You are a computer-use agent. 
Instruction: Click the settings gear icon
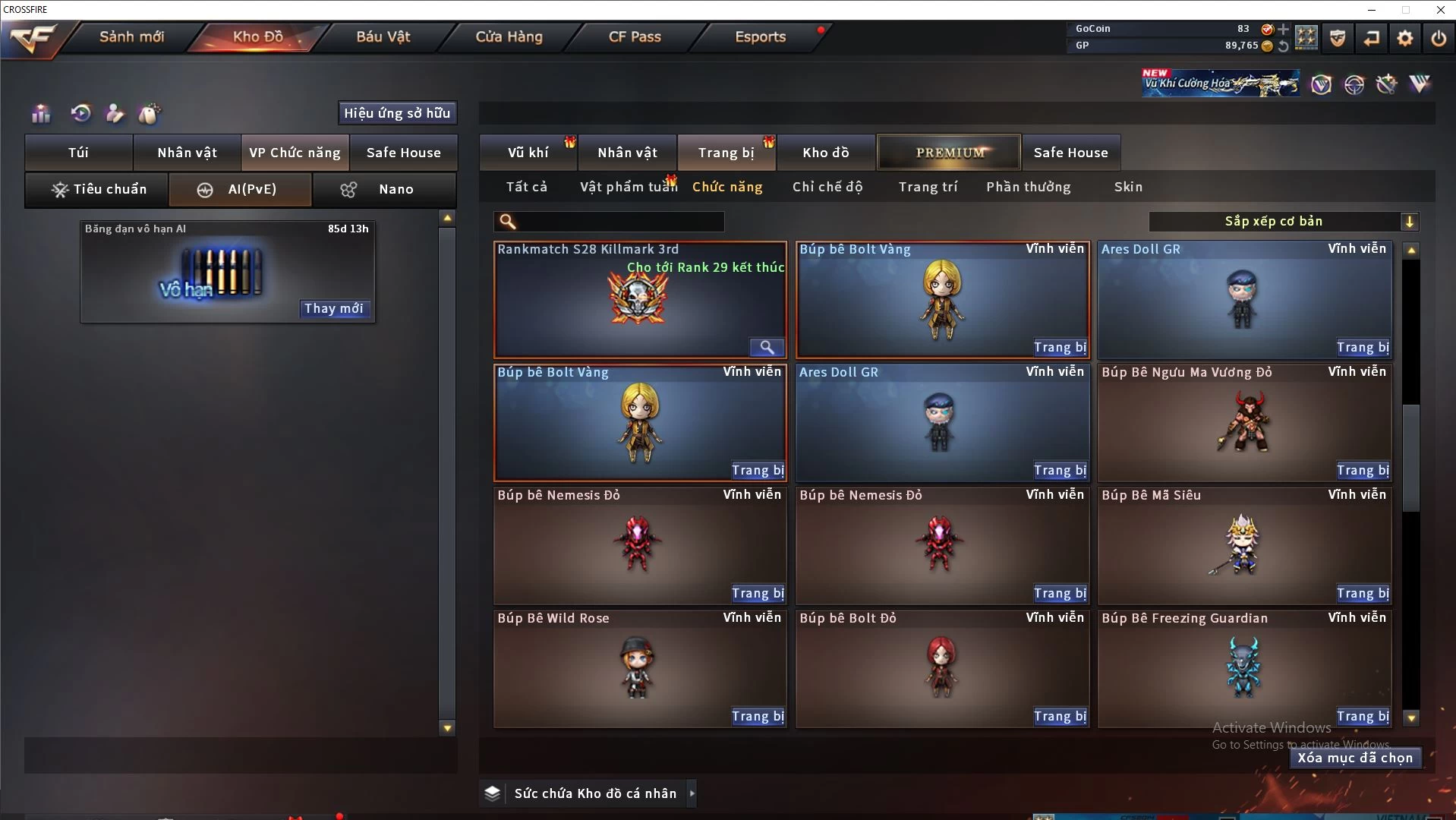(1404, 38)
